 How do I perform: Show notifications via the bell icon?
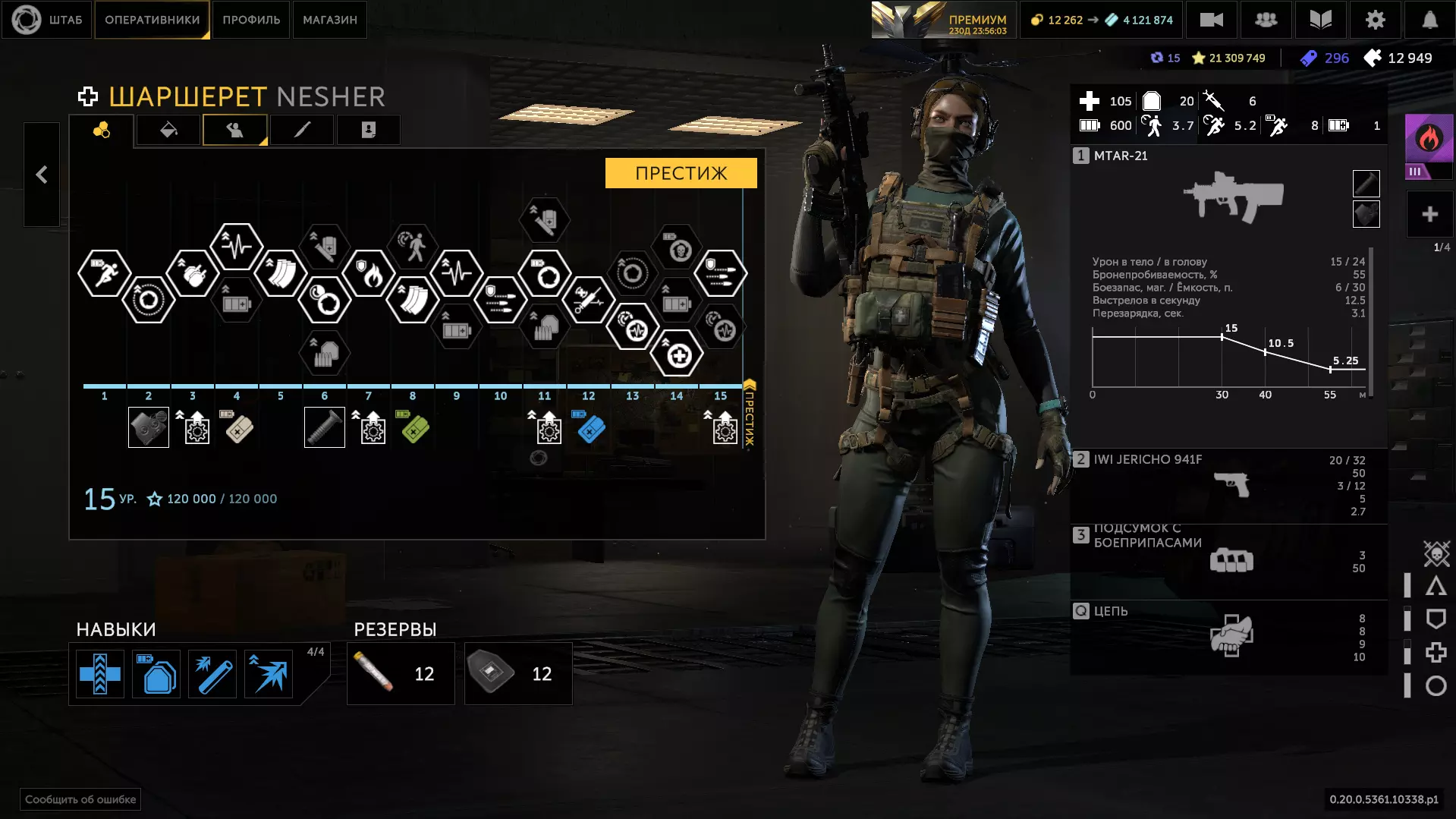point(1429,20)
